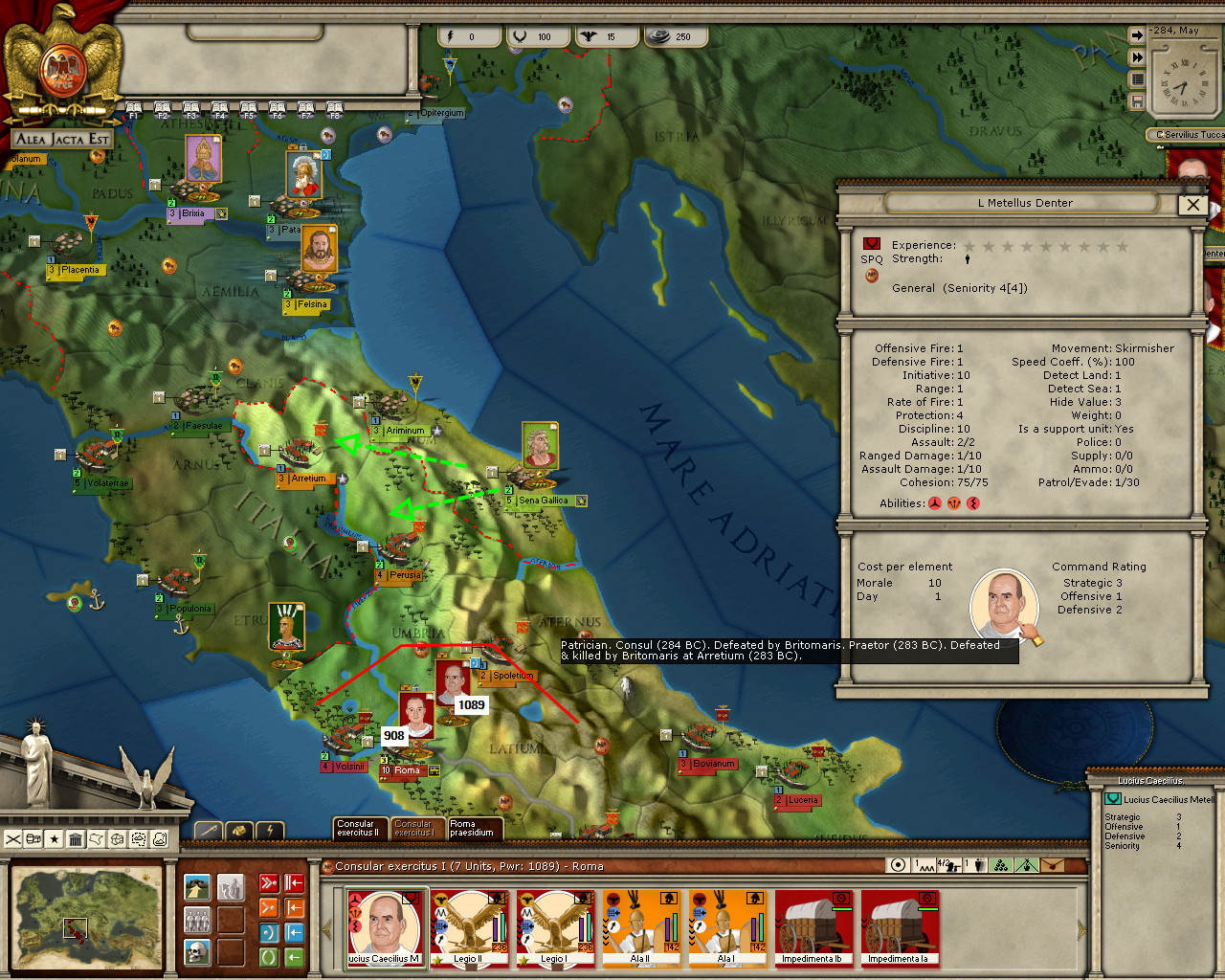Enable the green passive posture
Viewport: 1225px width, 980px height.
[269, 957]
